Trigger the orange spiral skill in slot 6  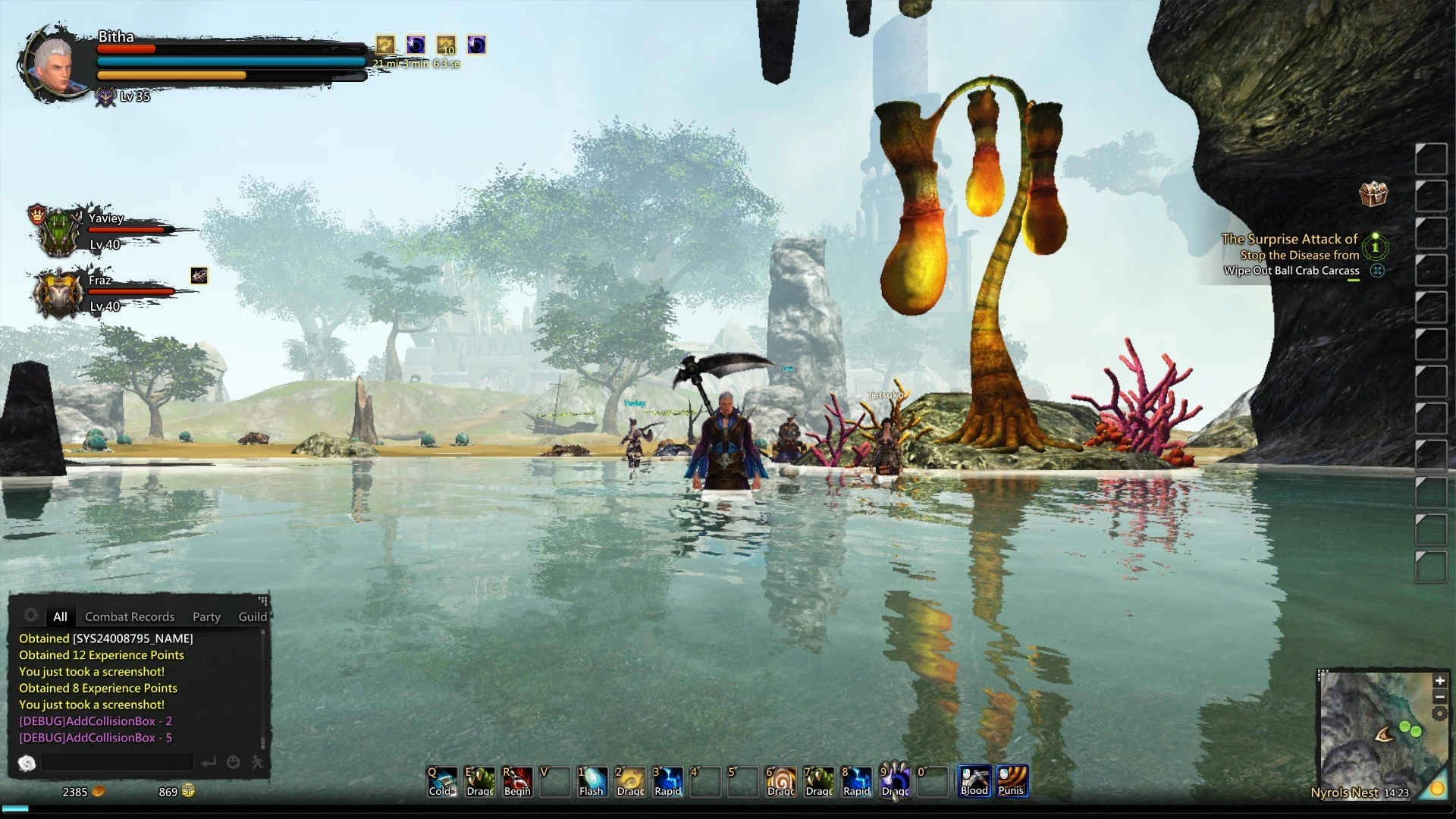(781, 781)
